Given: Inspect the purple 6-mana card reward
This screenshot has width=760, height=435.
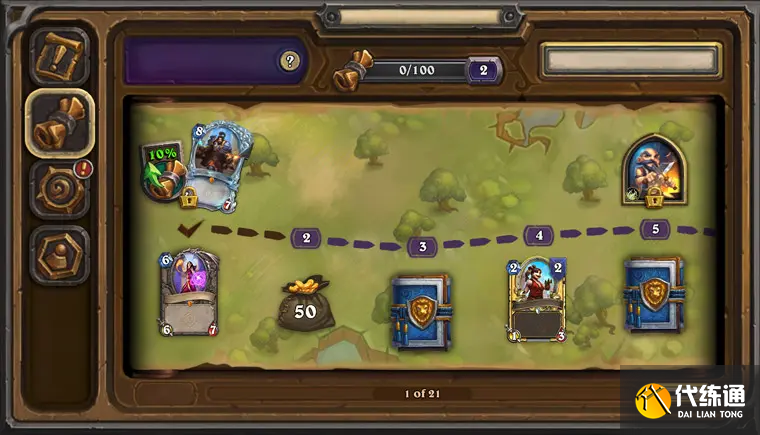Looking at the screenshot, I should pos(188,293).
